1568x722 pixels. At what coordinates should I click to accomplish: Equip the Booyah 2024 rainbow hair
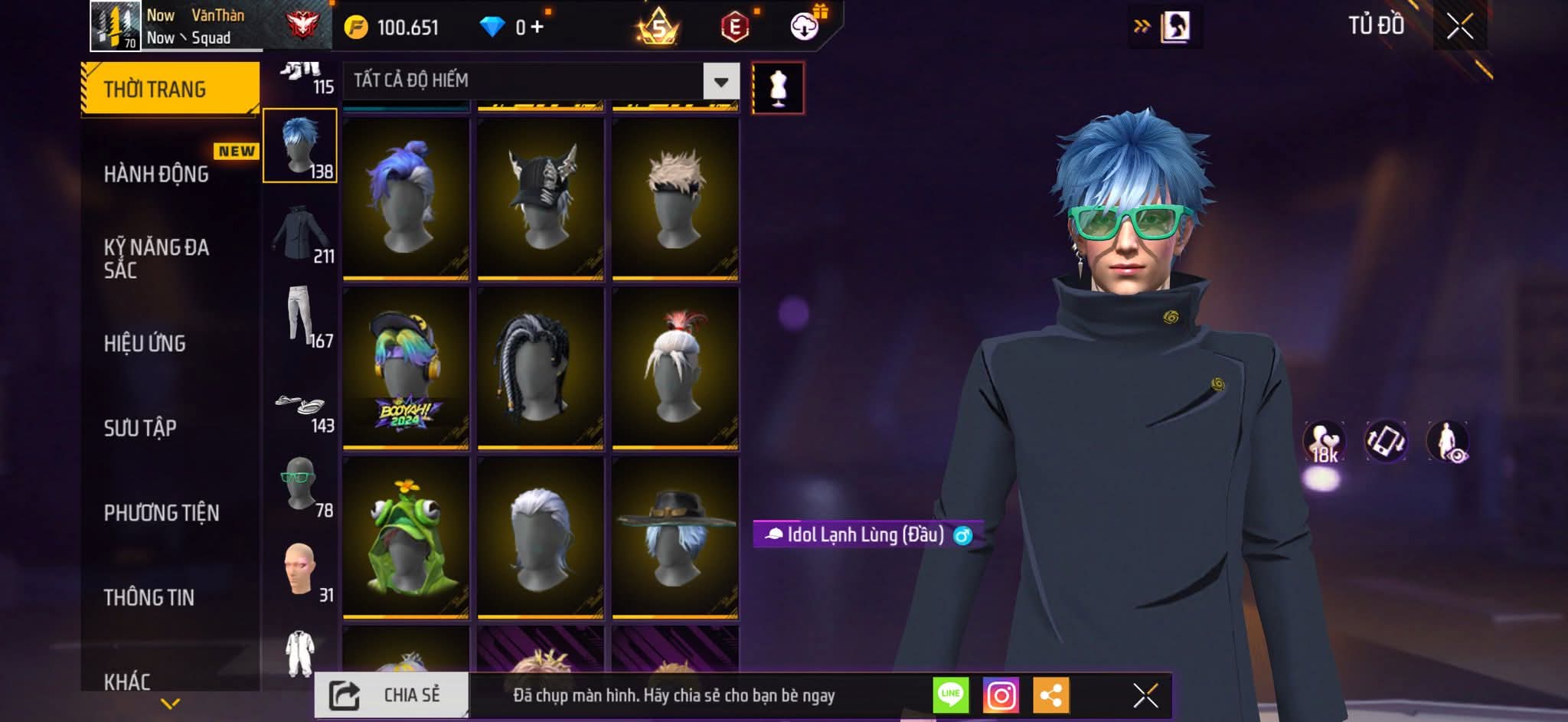tap(406, 368)
